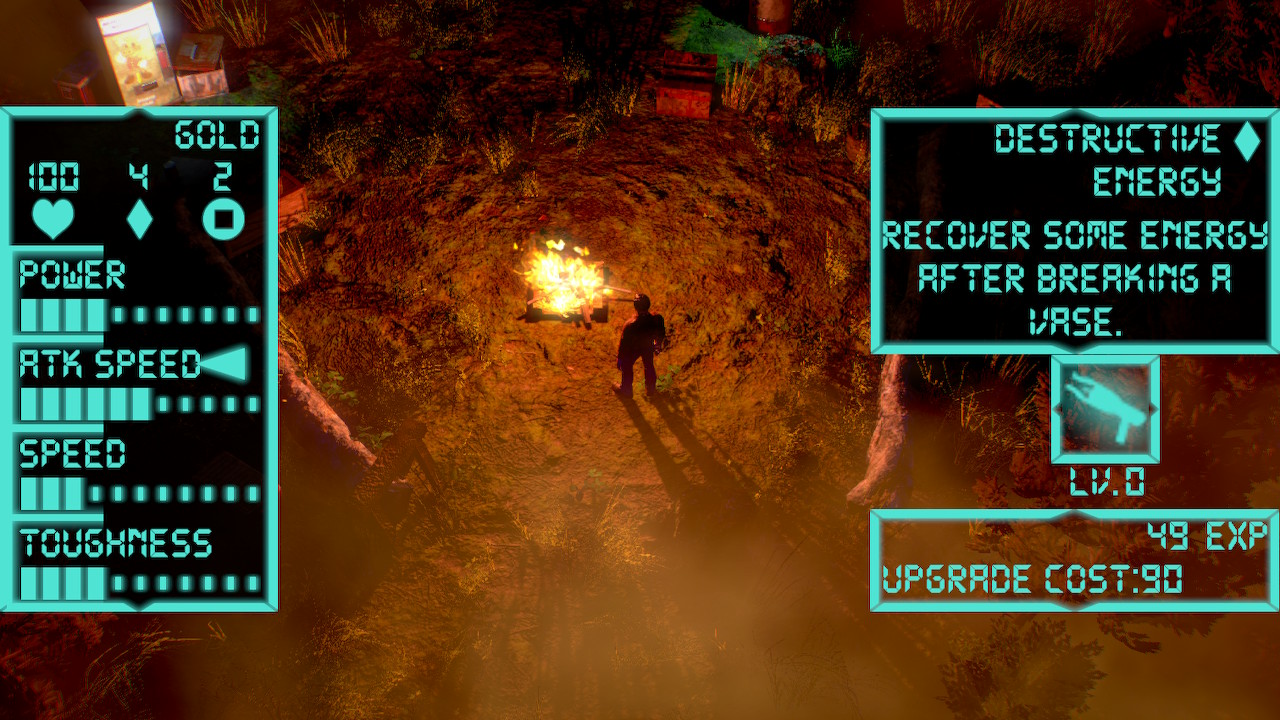Click the heart health icon

(x=55, y=218)
